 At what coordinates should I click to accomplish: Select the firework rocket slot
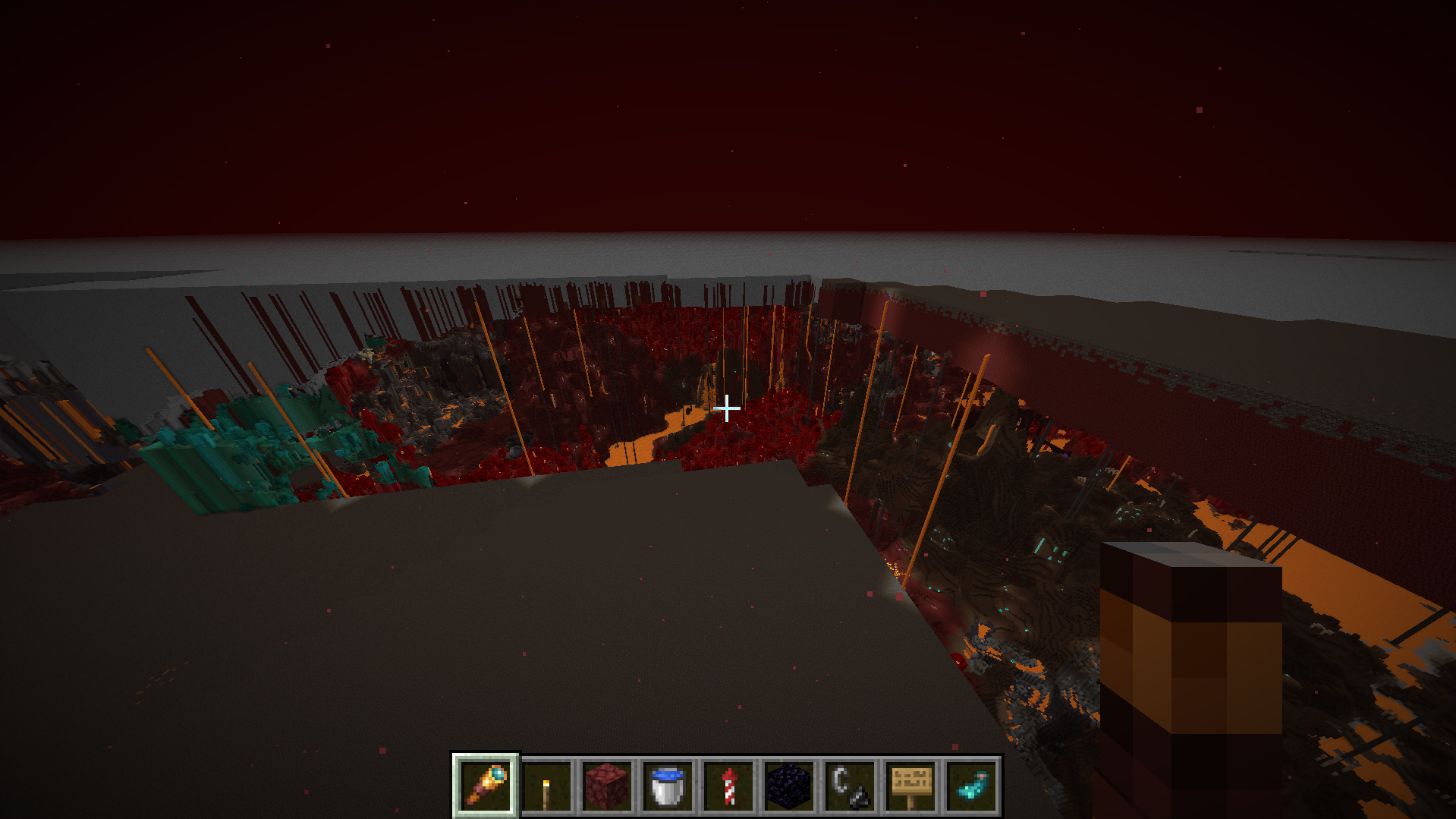(728, 786)
